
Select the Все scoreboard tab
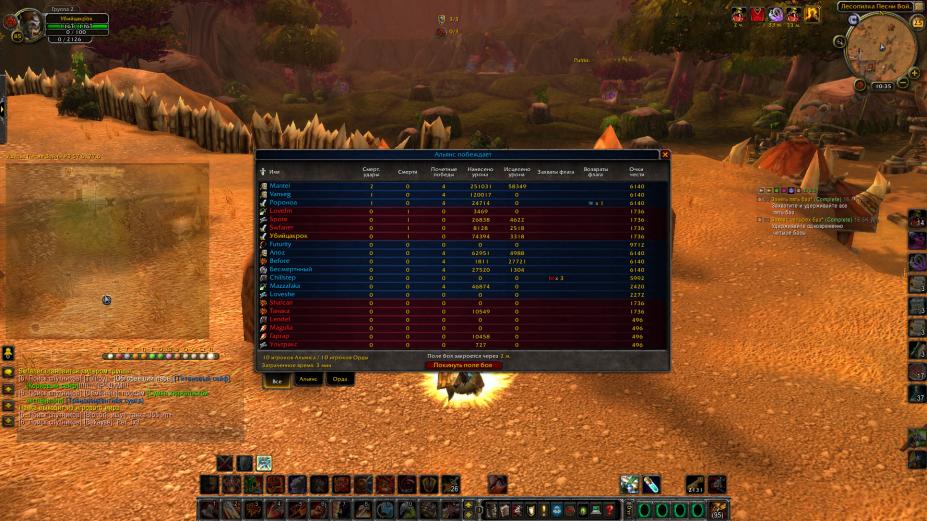pyautogui.click(x=276, y=379)
